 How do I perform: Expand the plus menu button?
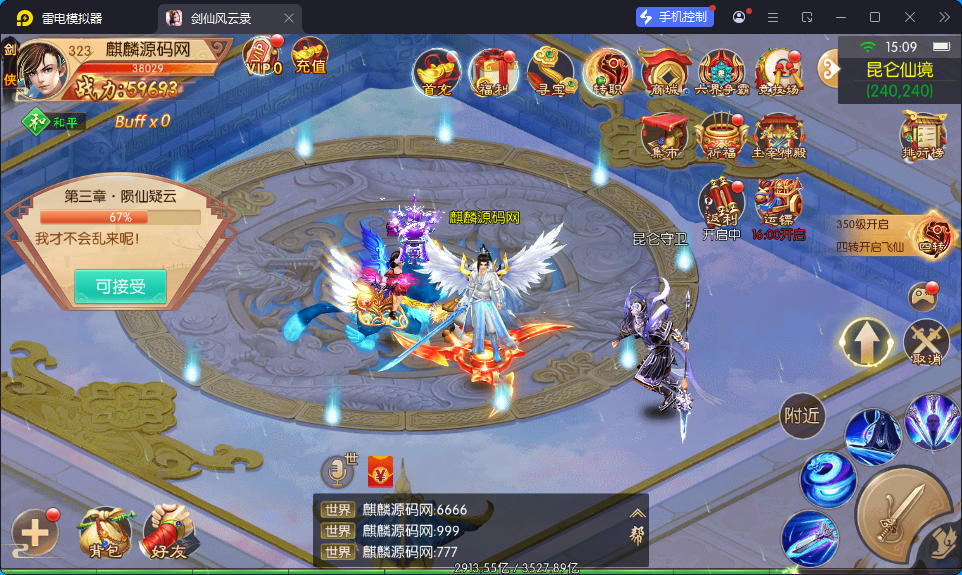pyautogui.click(x=34, y=532)
